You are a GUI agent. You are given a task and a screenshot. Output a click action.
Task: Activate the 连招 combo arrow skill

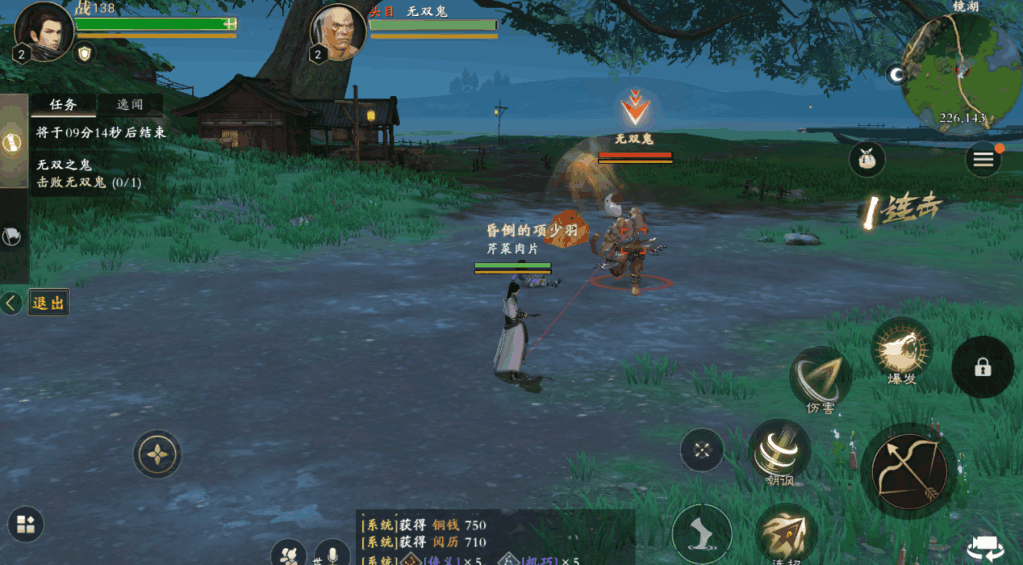click(786, 534)
